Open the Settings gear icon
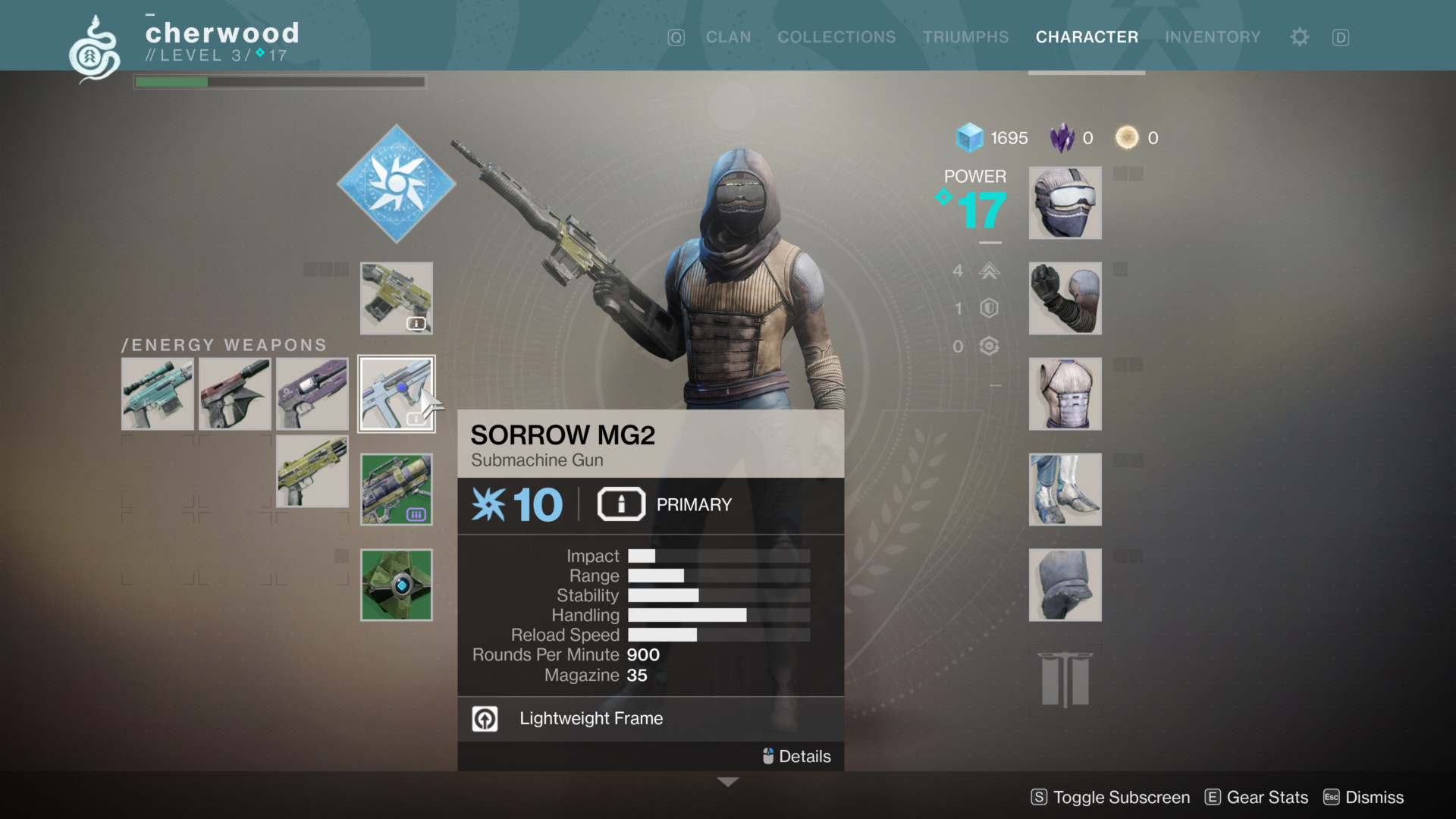The height and width of the screenshot is (819, 1456). click(x=1298, y=36)
